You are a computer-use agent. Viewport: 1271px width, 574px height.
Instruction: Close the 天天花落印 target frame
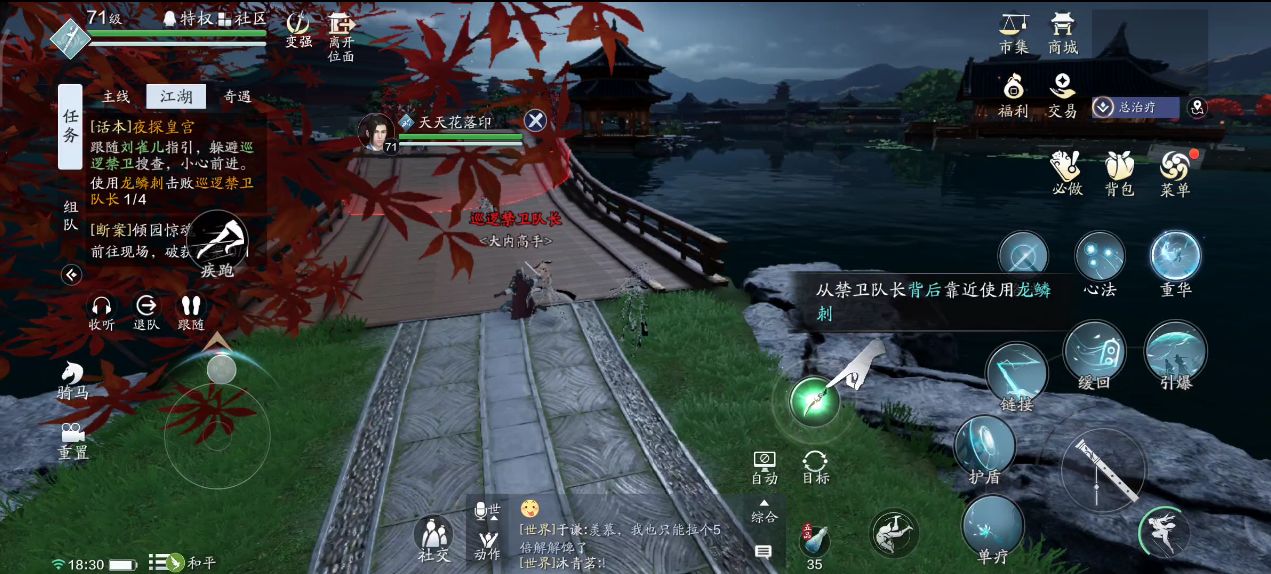pyautogui.click(x=536, y=121)
